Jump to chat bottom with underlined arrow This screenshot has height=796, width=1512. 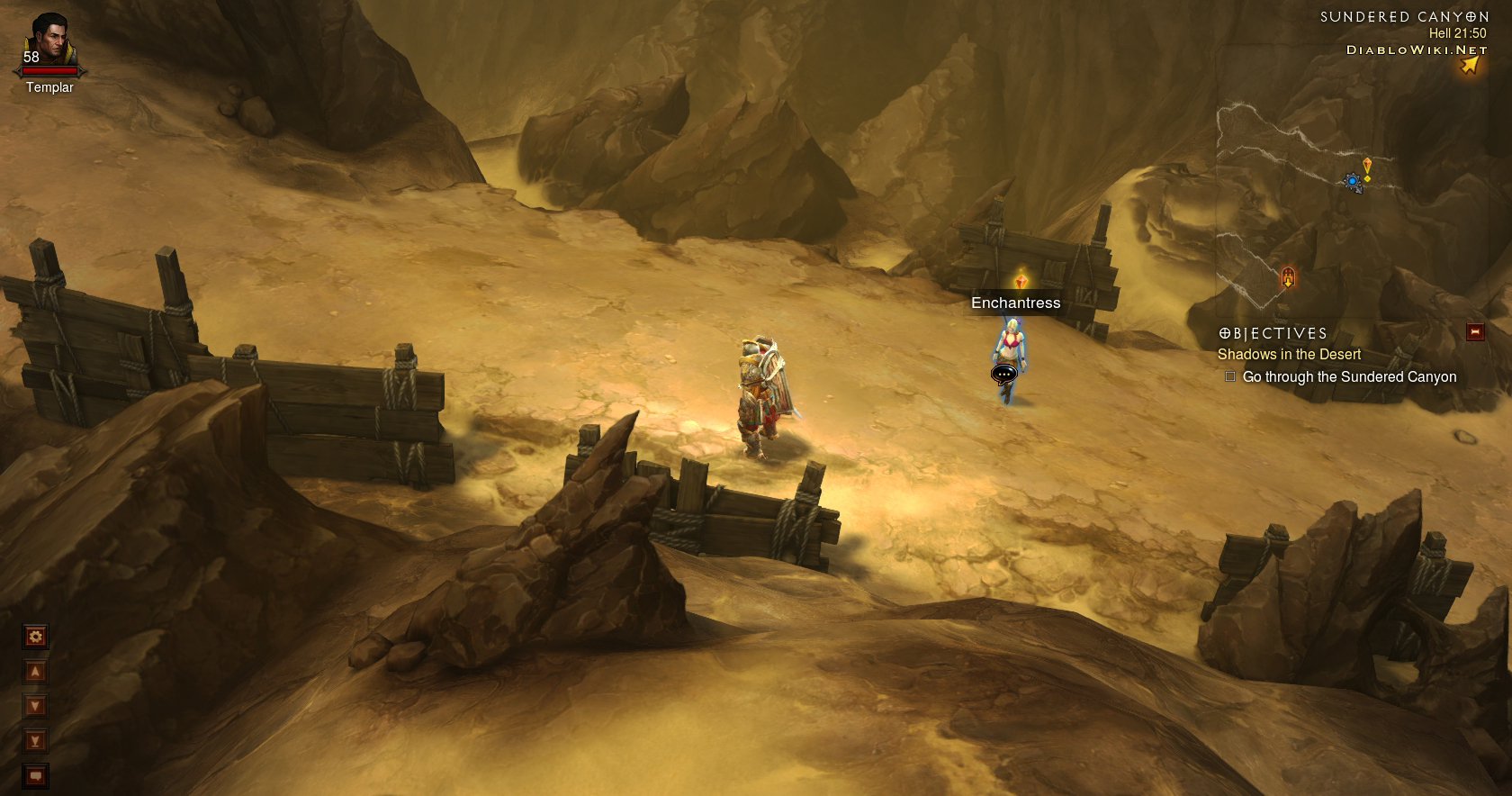point(35,741)
